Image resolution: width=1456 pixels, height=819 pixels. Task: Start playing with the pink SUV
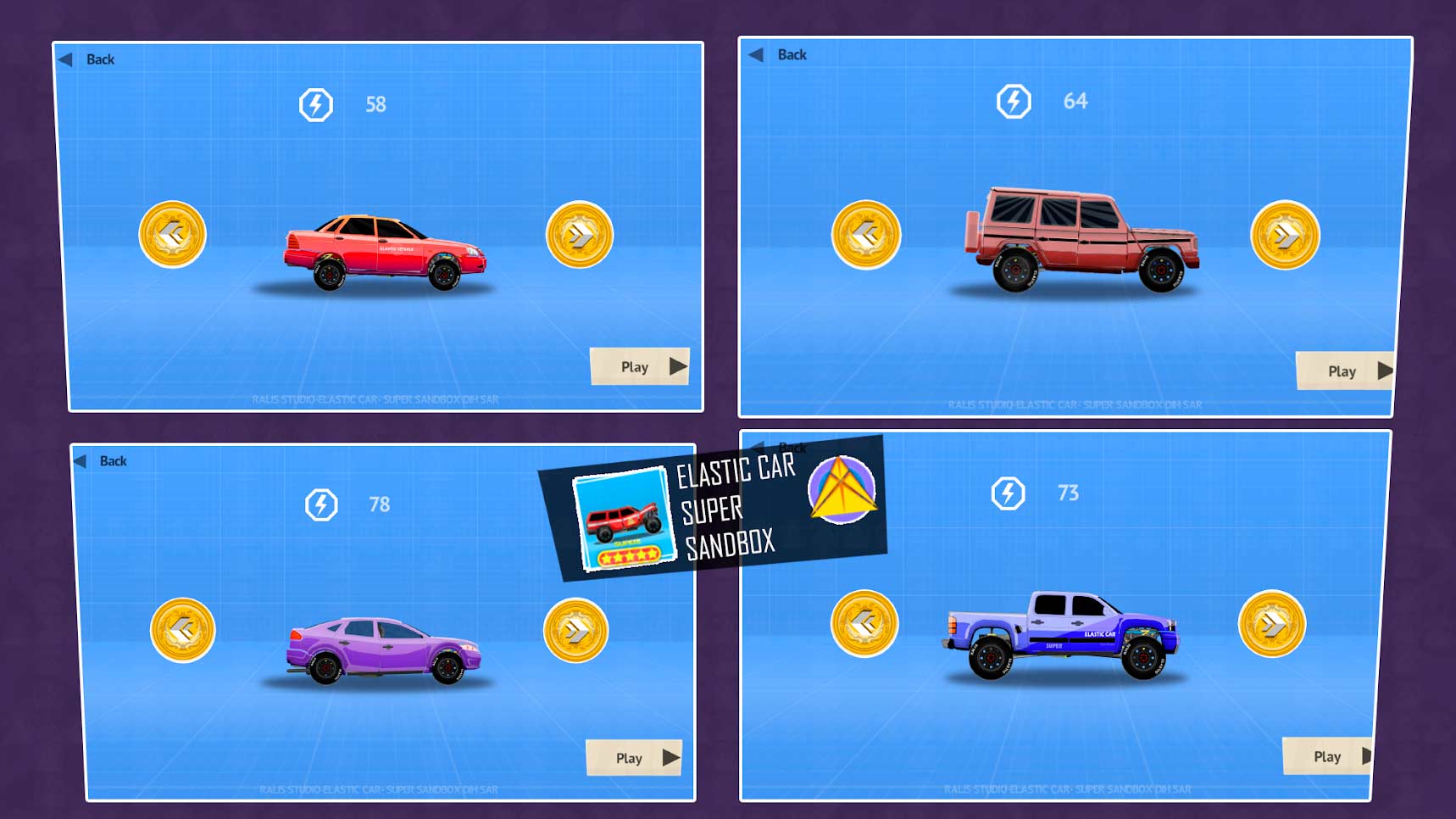tap(1345, 370)
